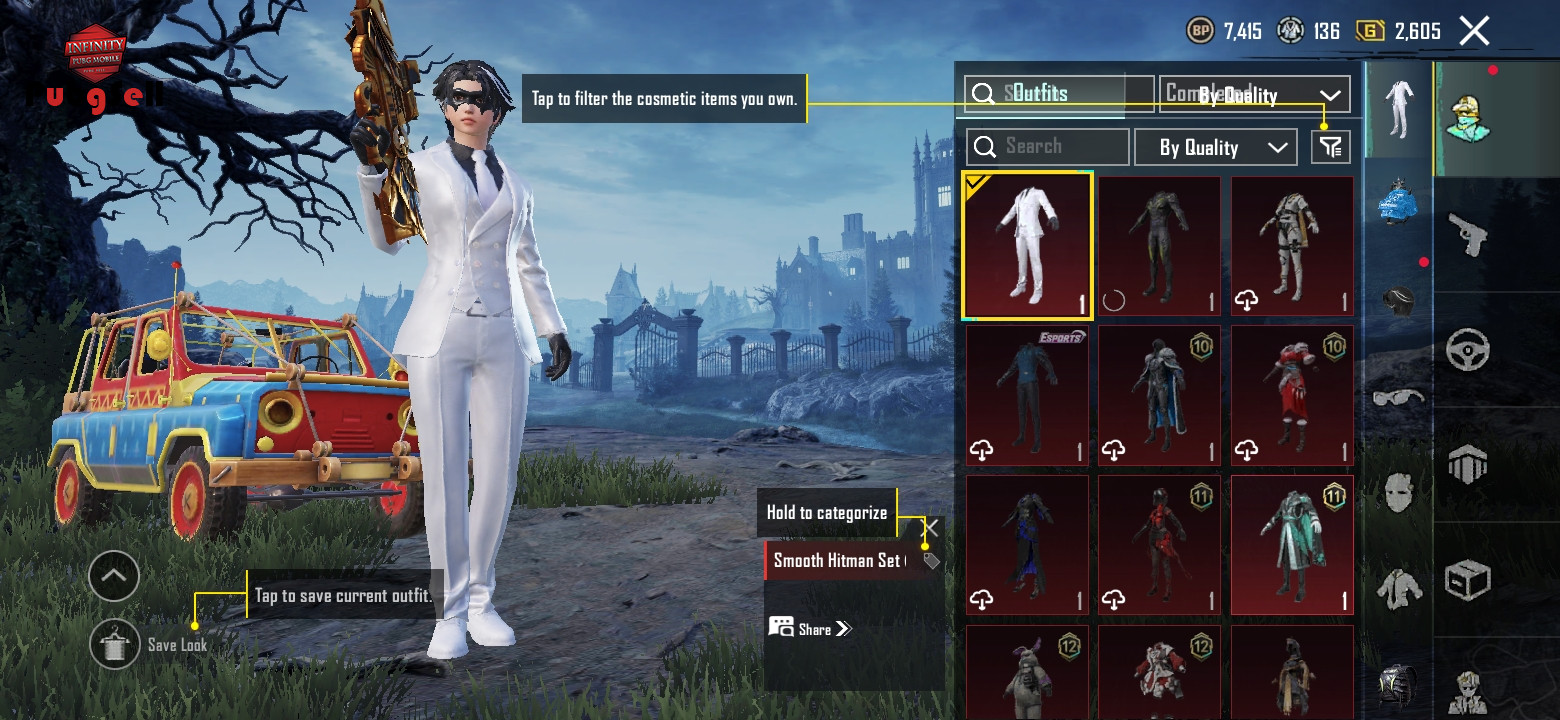Image resolution: width=1560 pixels, height=720 pixels.
Task: Expand the up-arrow circle button
Action: tap(114, 576)
